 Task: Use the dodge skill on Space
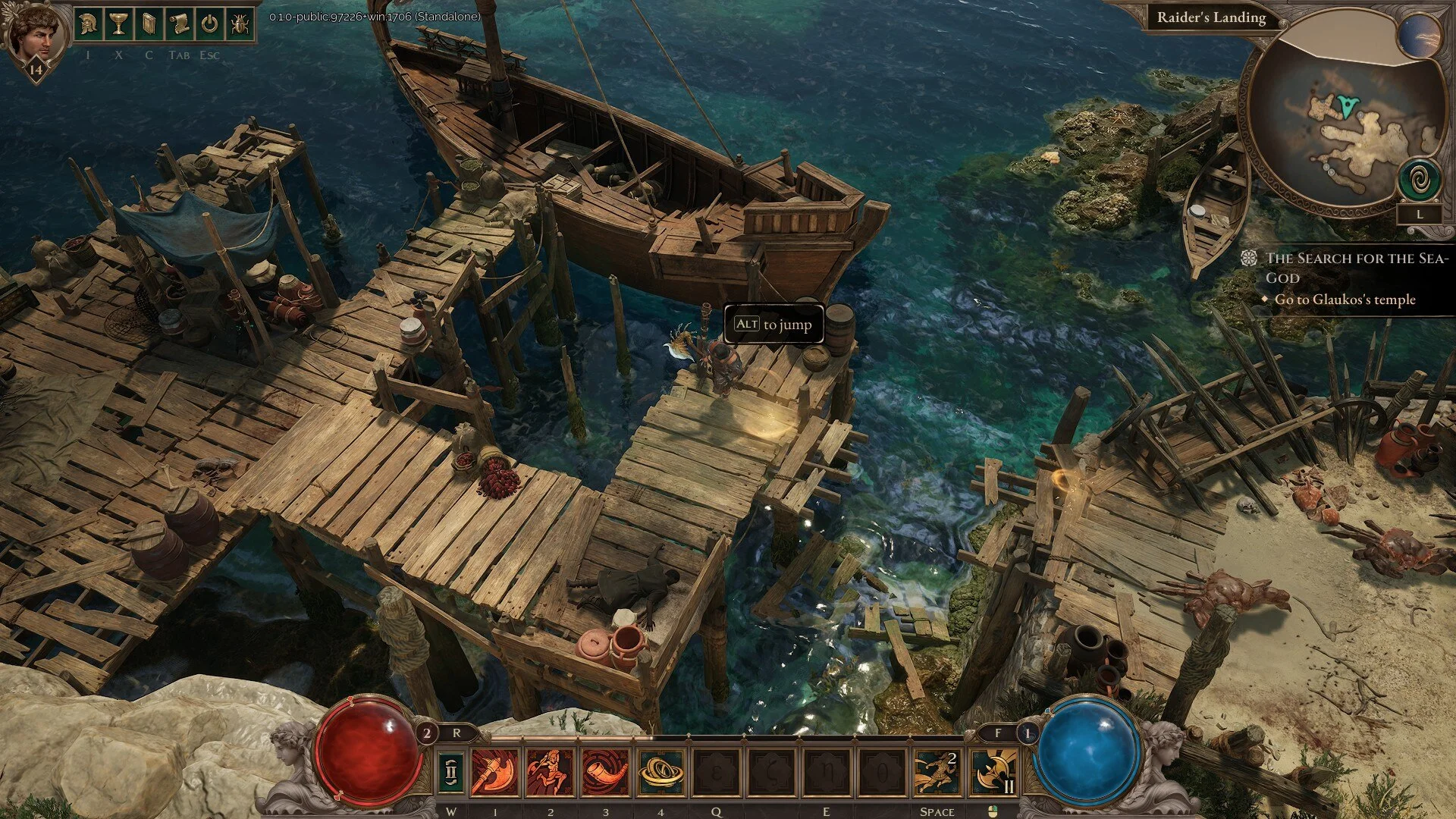click(937, 772)
